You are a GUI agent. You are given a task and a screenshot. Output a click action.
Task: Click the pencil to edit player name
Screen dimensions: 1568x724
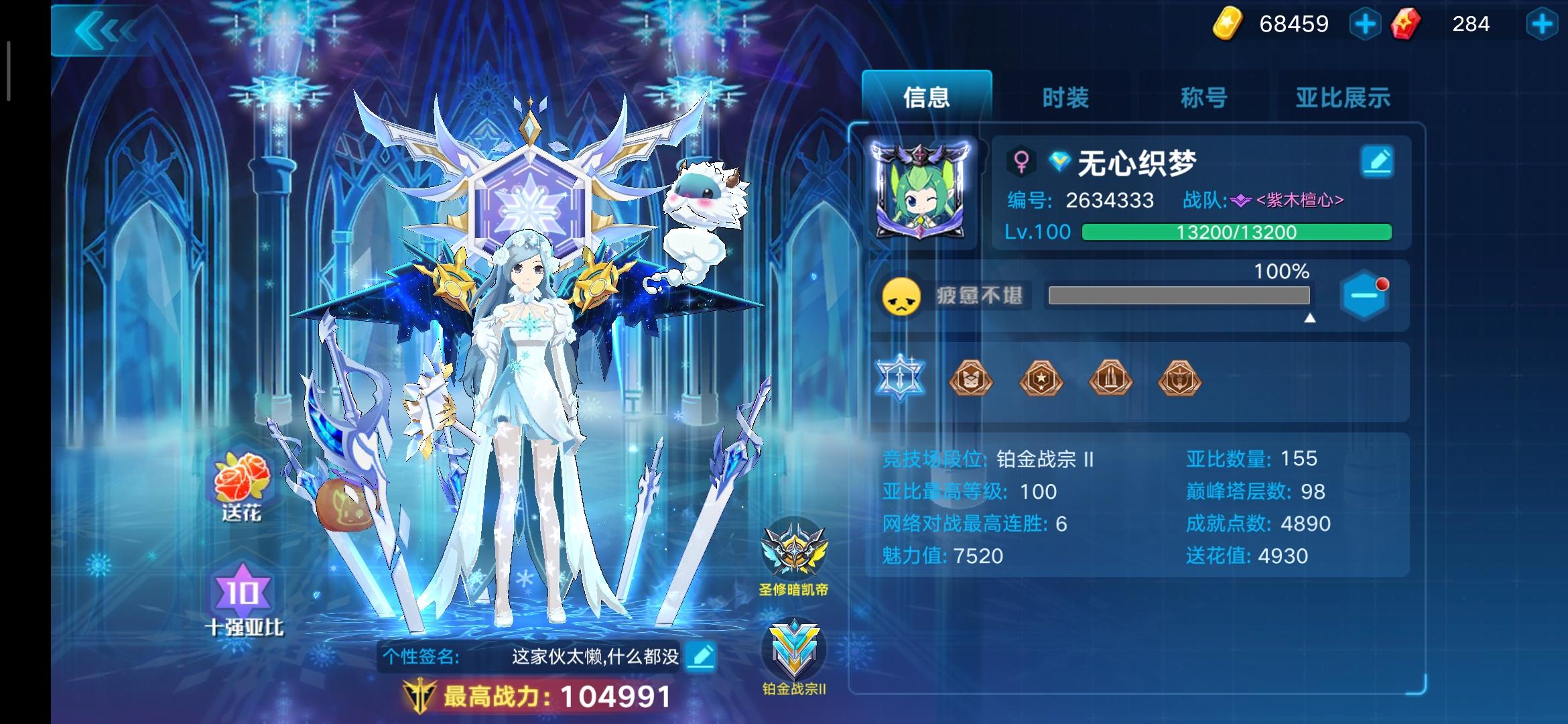(x=1377, y=161)
